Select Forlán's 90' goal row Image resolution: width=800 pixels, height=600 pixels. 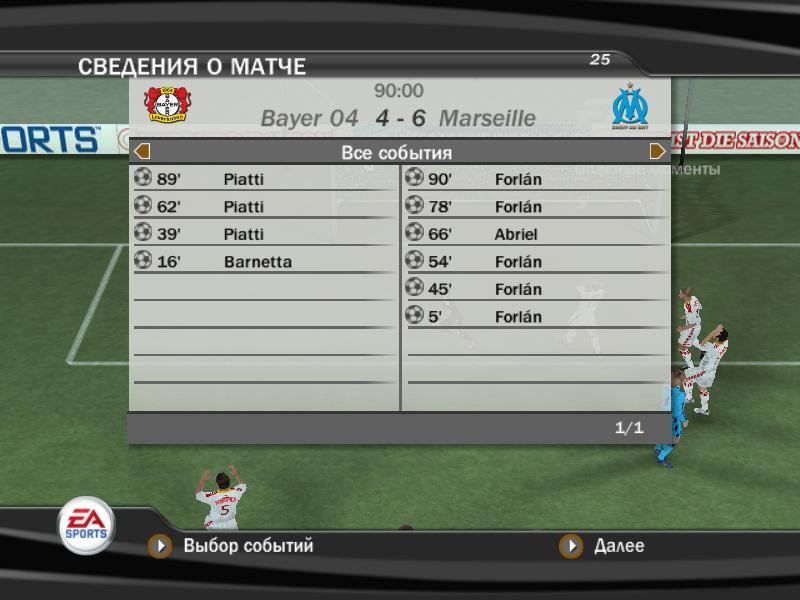(x=536, y=179)
